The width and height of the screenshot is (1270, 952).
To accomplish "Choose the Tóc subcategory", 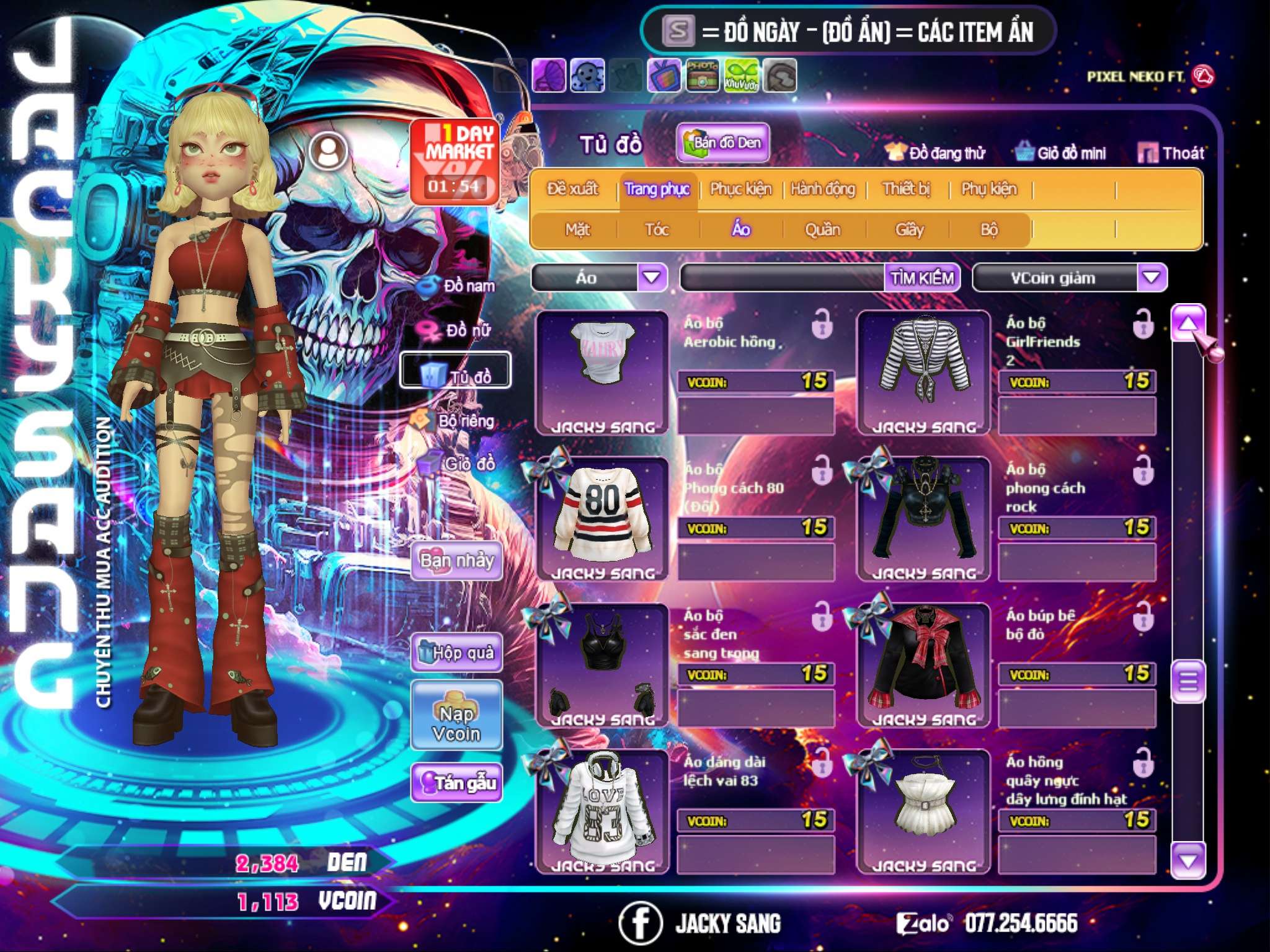I will (x=657, y=229).
